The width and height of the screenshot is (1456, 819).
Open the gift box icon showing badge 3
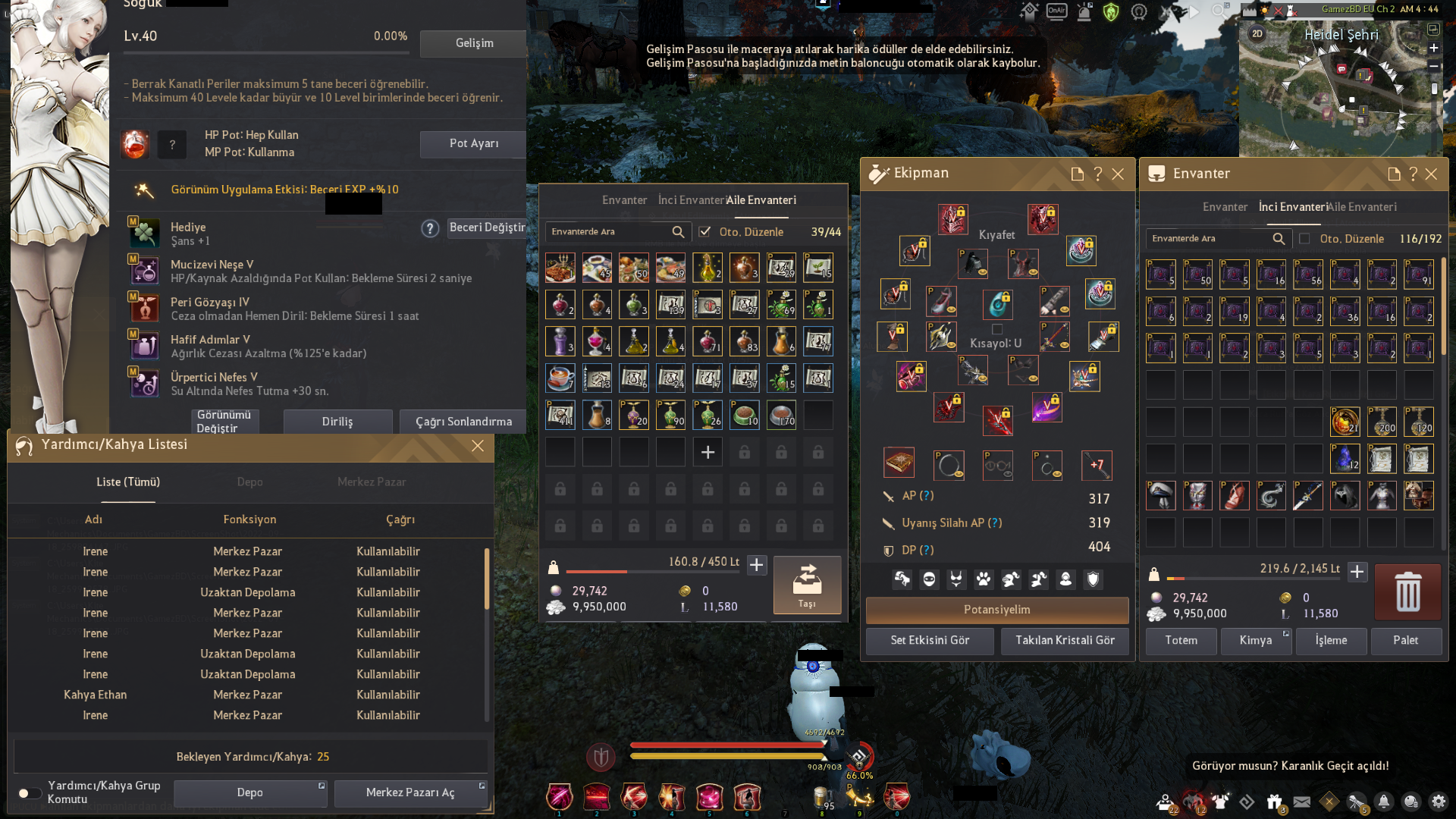[1275, 800]
